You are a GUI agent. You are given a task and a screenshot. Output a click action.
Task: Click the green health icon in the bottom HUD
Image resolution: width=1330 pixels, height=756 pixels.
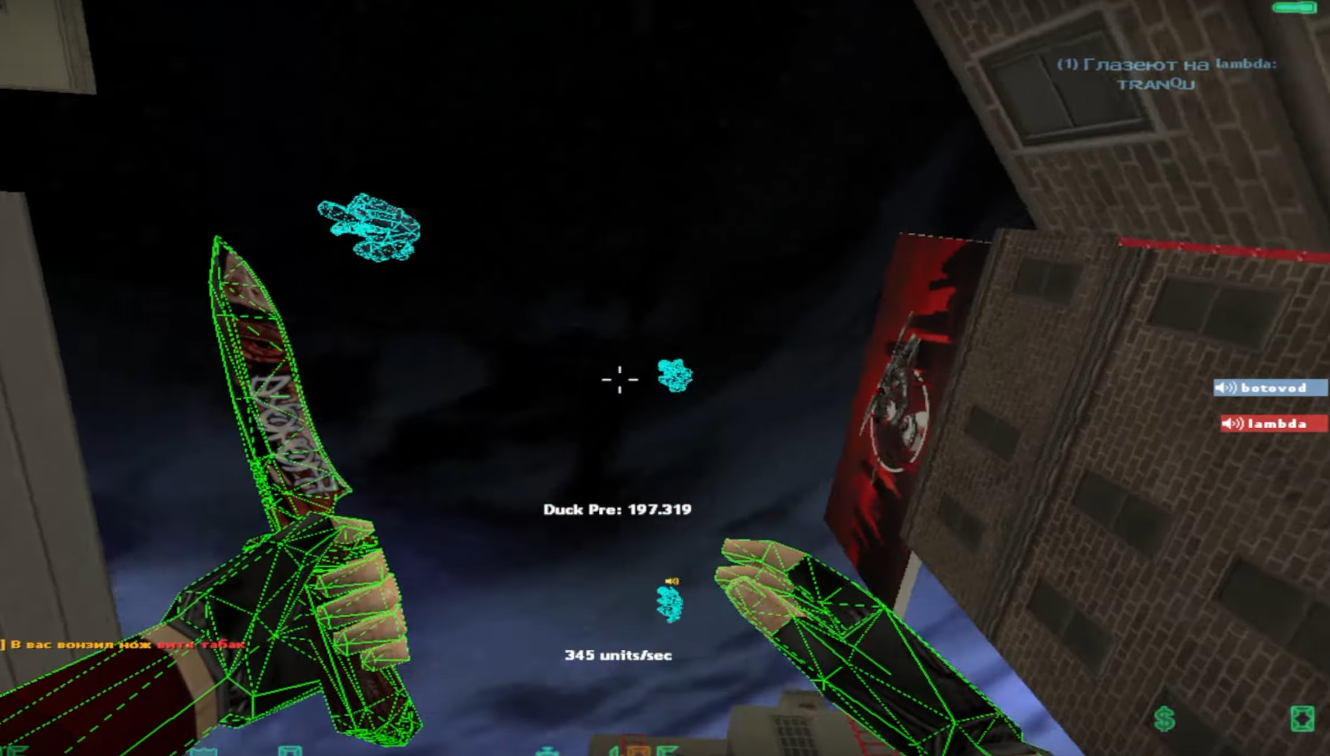point(549,749)
